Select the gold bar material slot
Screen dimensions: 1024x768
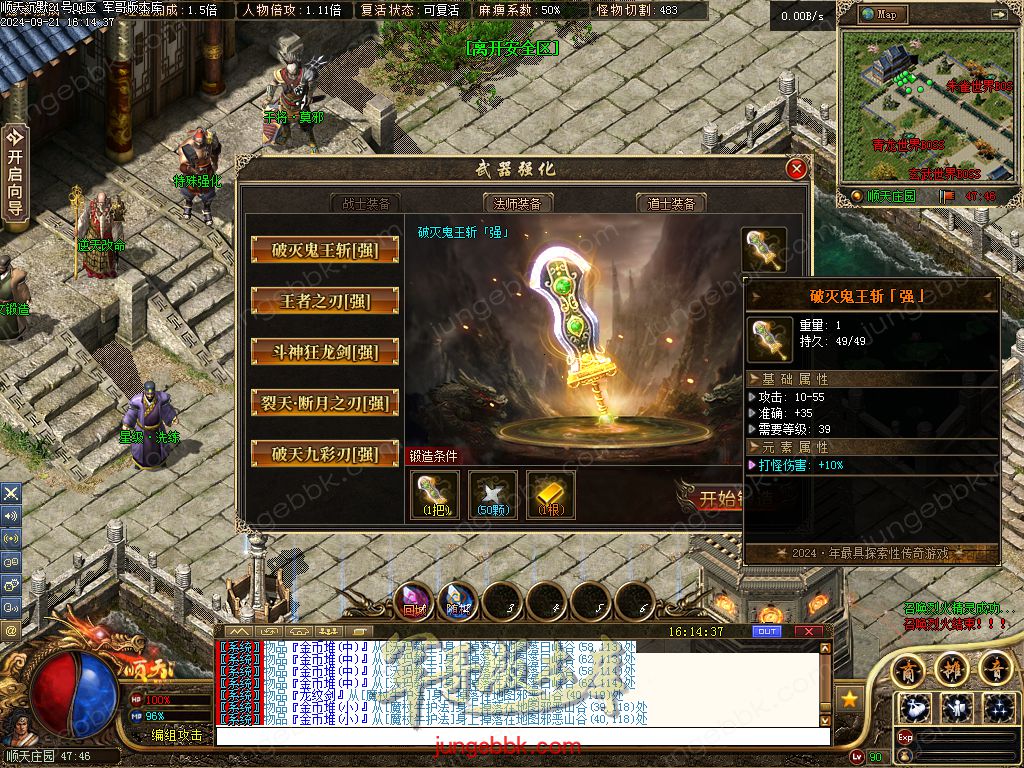551,495
